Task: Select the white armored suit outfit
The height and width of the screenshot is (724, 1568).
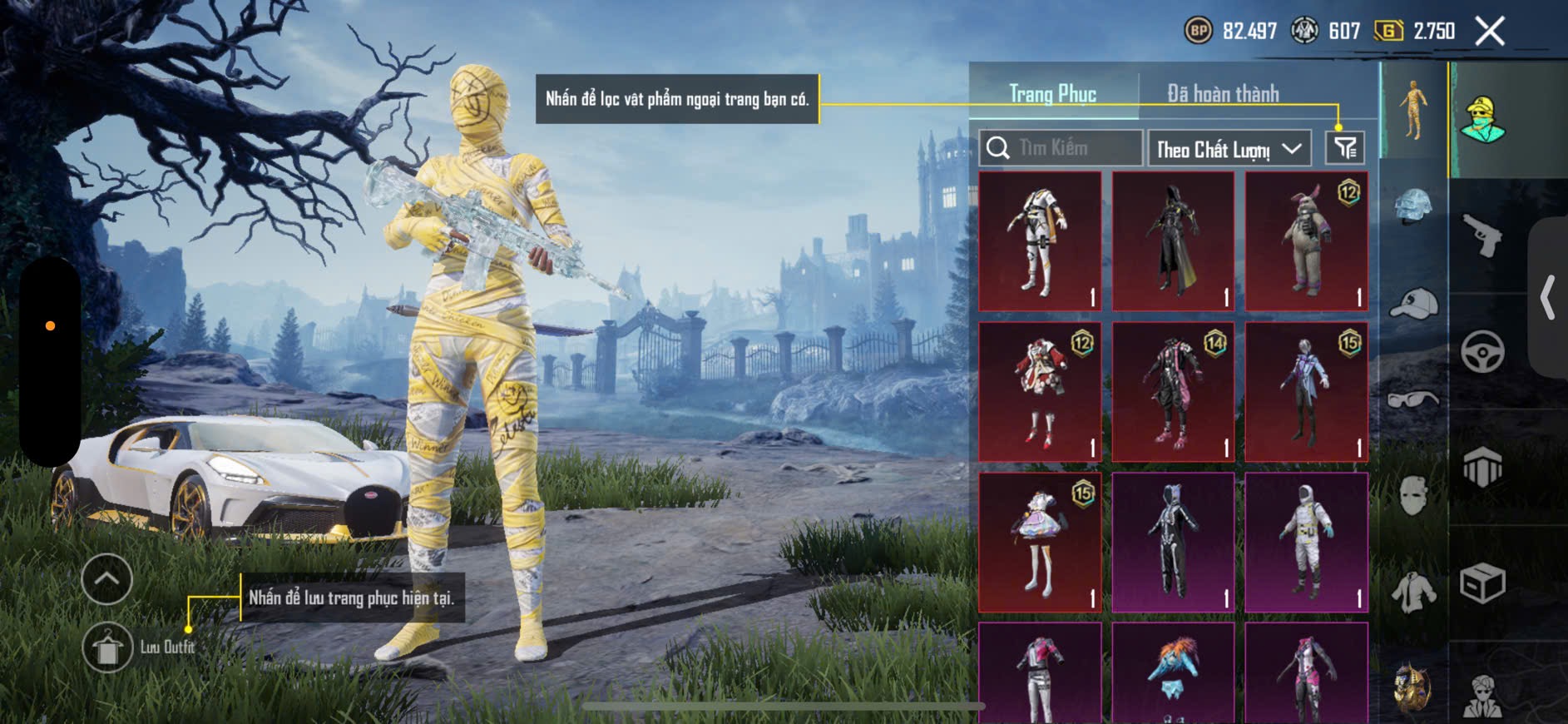Action: click(x=1040, y=241)
